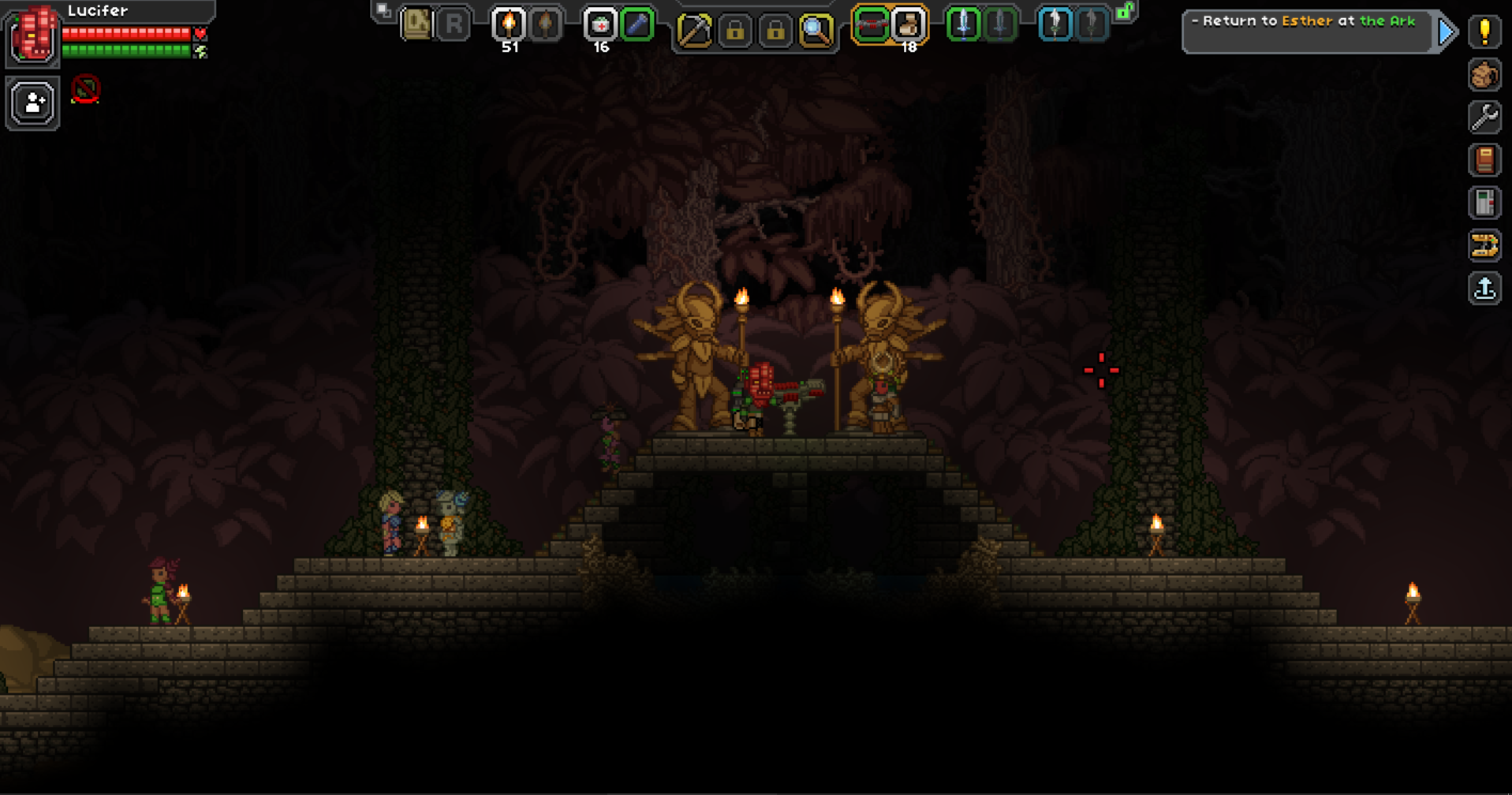The width and height of the screenshot is (1512, 795).
Task: Open the invite party member button
Action: click(x=33, y=103)
